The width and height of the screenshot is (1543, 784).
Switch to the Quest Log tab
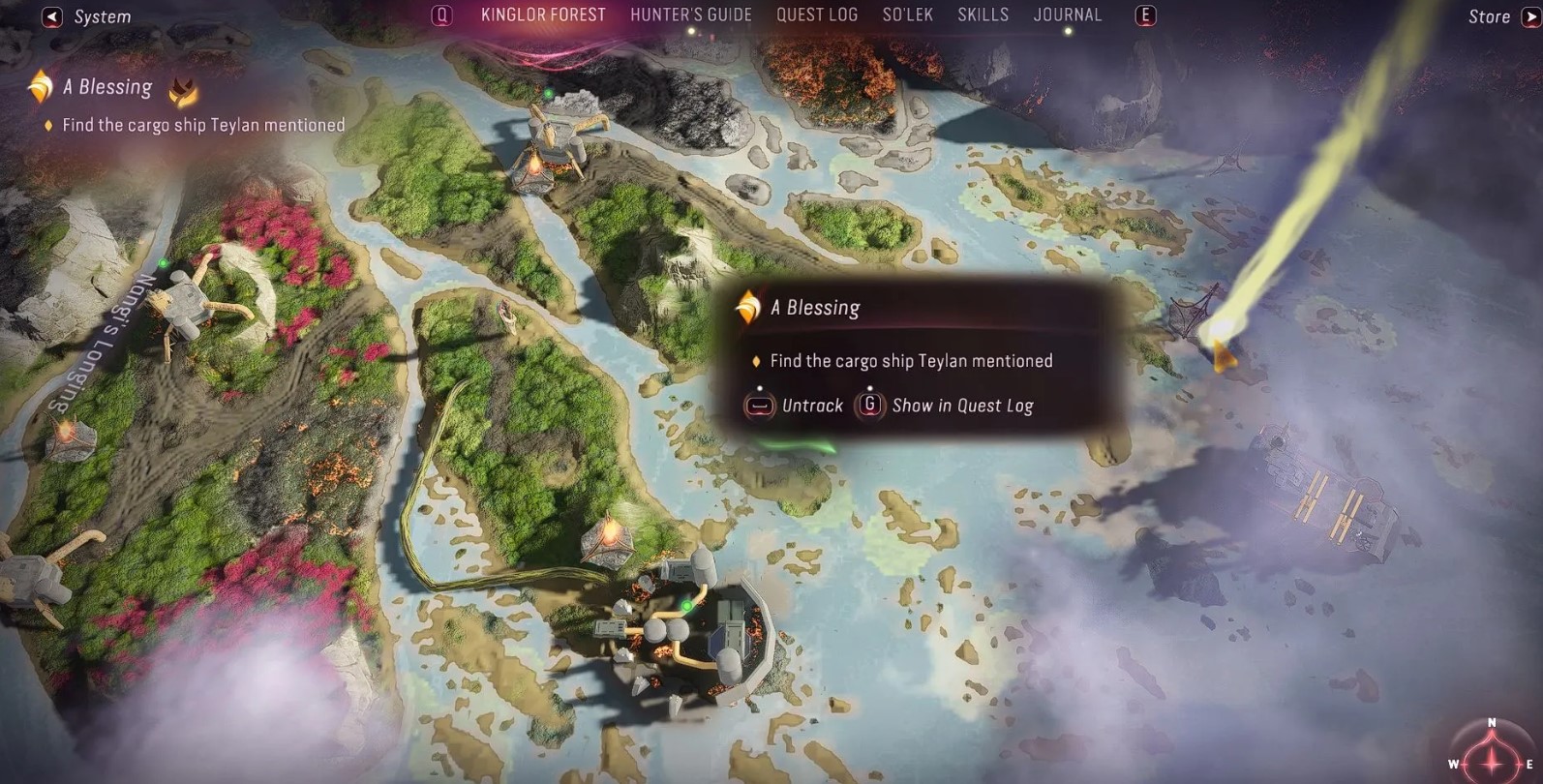[816, 15]
